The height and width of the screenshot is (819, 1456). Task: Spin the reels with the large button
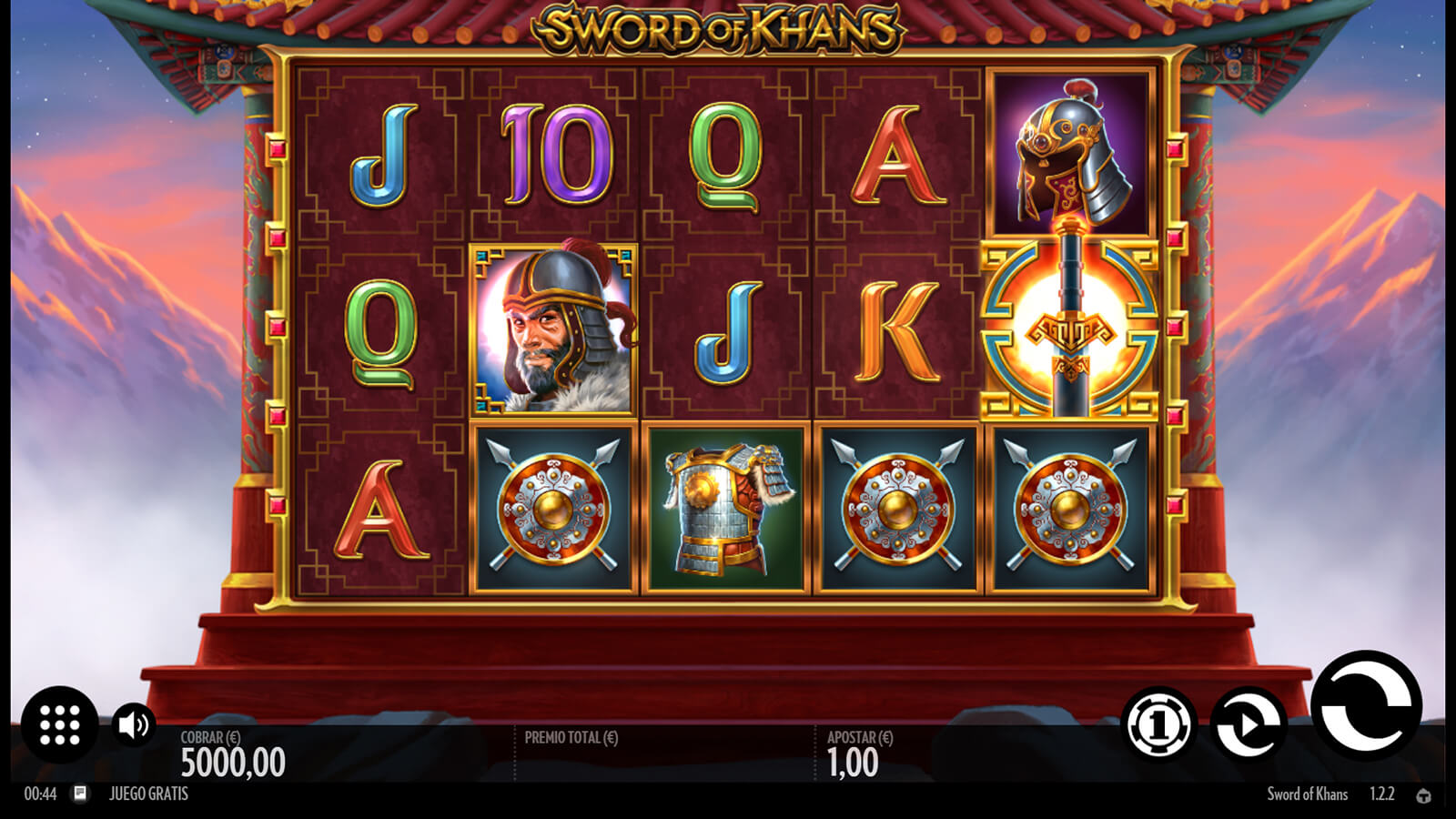(1366, 705)
